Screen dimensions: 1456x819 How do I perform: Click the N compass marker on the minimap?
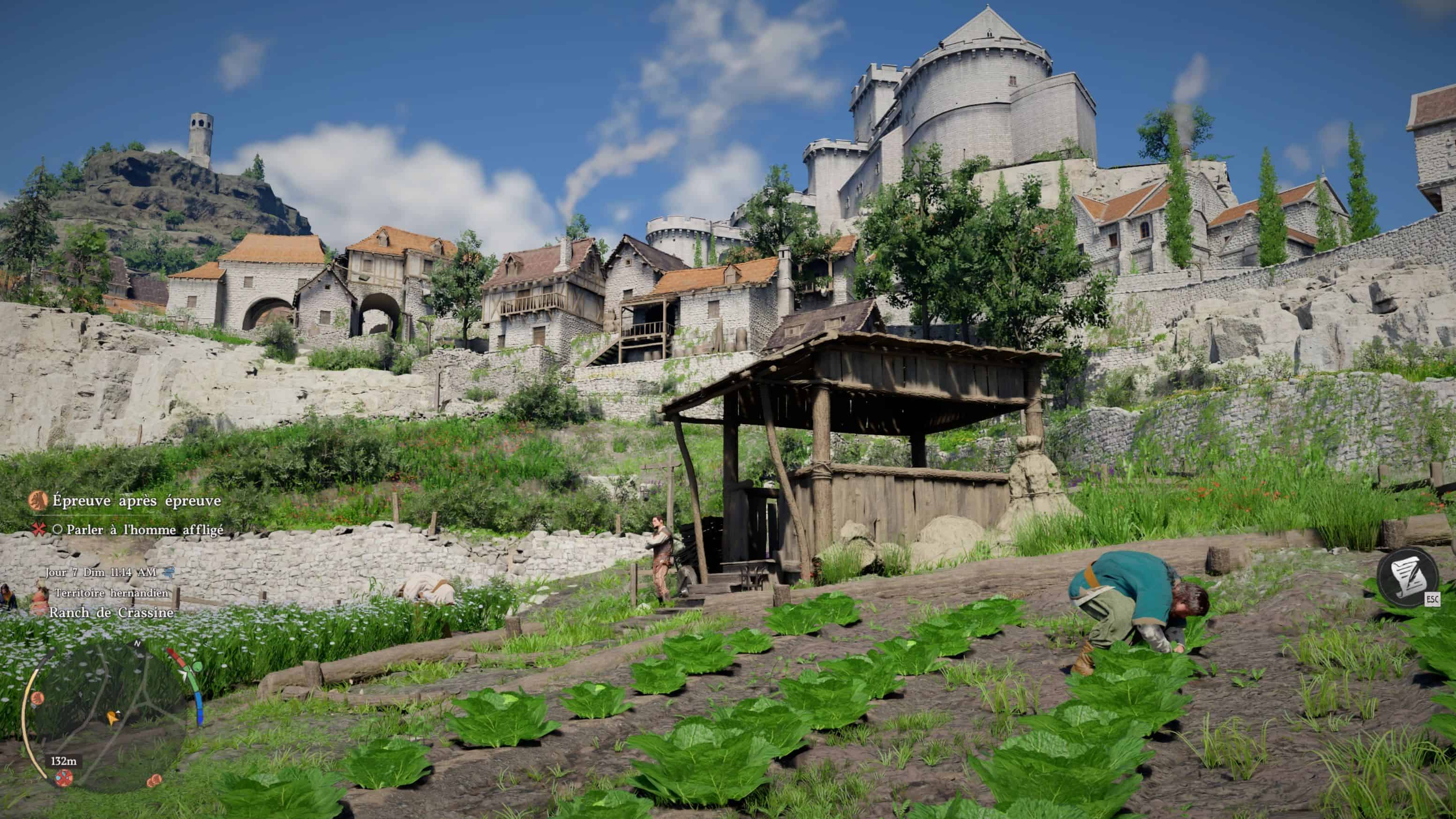click(x=137, y=644)
